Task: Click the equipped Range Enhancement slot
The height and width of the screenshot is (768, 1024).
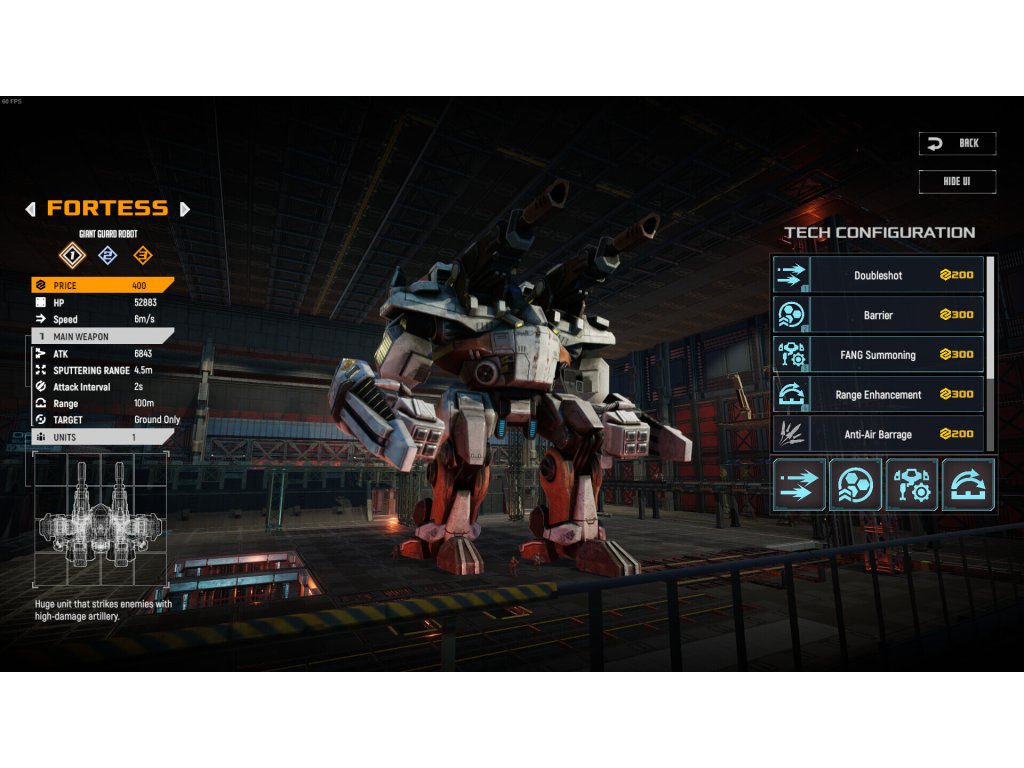Action: click(x=968, y=485)
